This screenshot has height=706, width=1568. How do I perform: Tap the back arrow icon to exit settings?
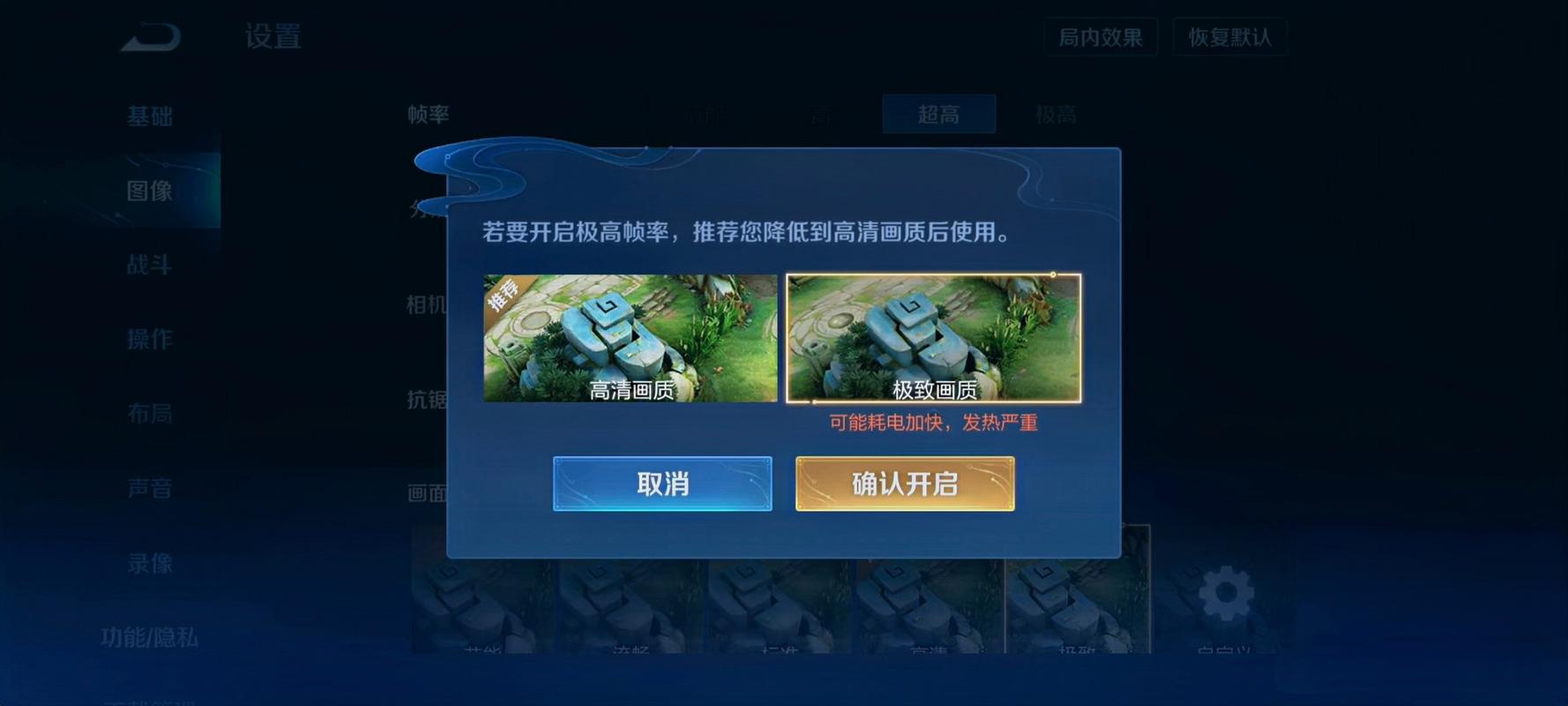pyautogui.click(x=150, y=35)
